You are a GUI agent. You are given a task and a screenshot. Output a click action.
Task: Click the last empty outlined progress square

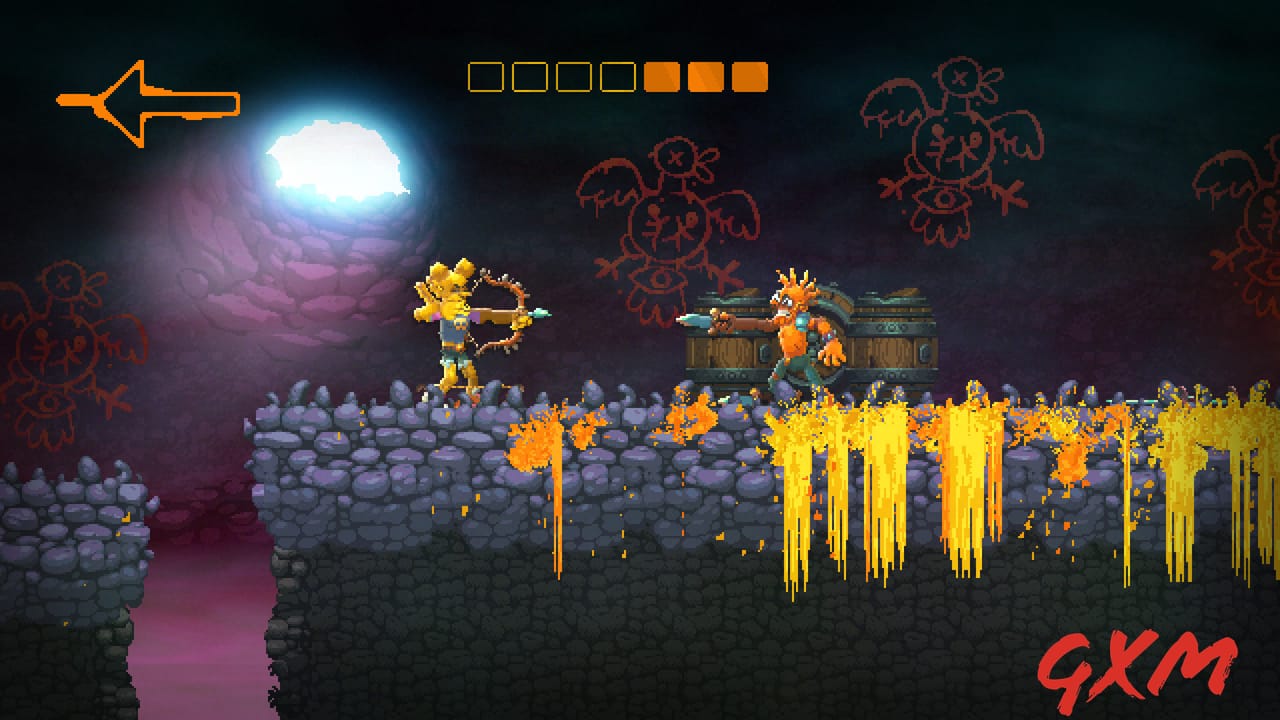(x=617, y=74)
